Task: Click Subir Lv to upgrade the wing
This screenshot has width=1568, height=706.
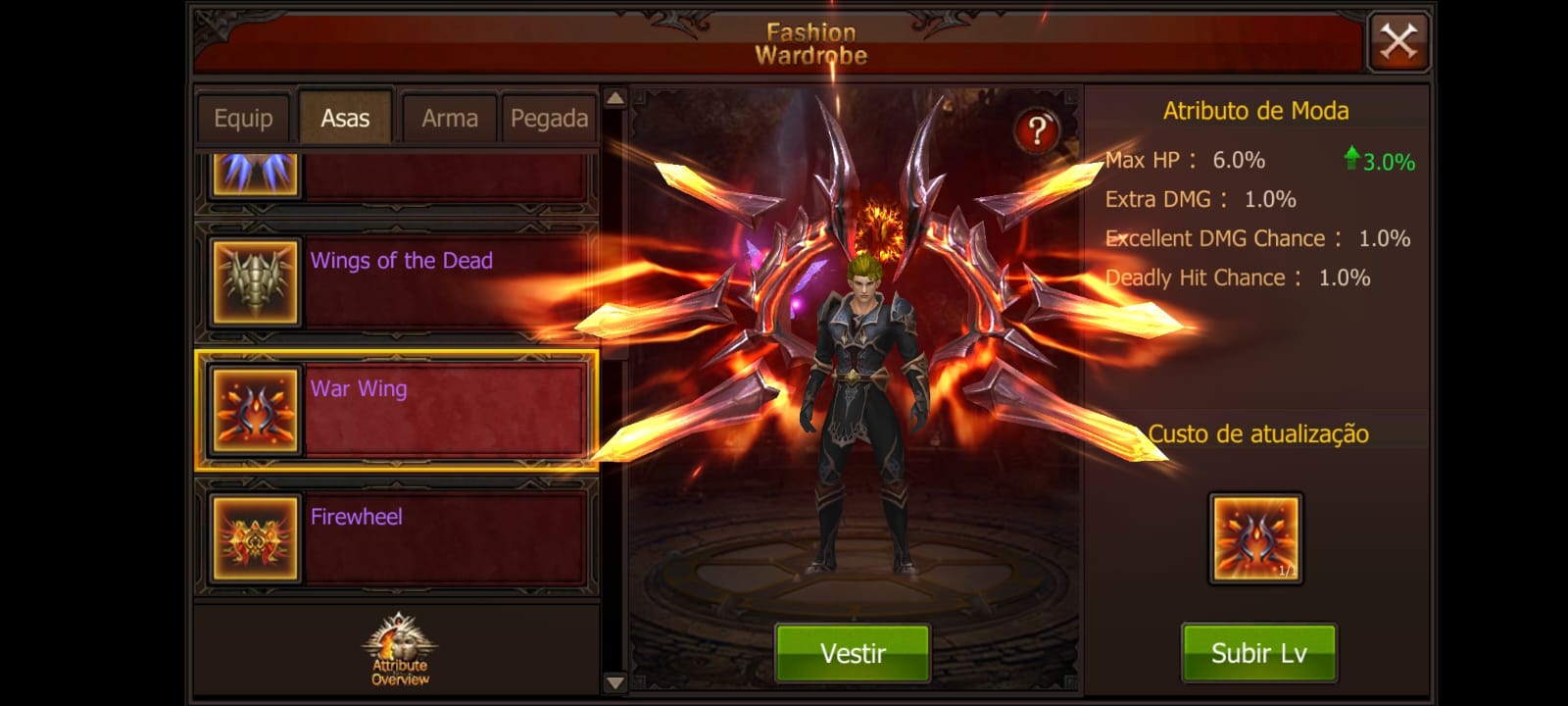Action: 1258,651
